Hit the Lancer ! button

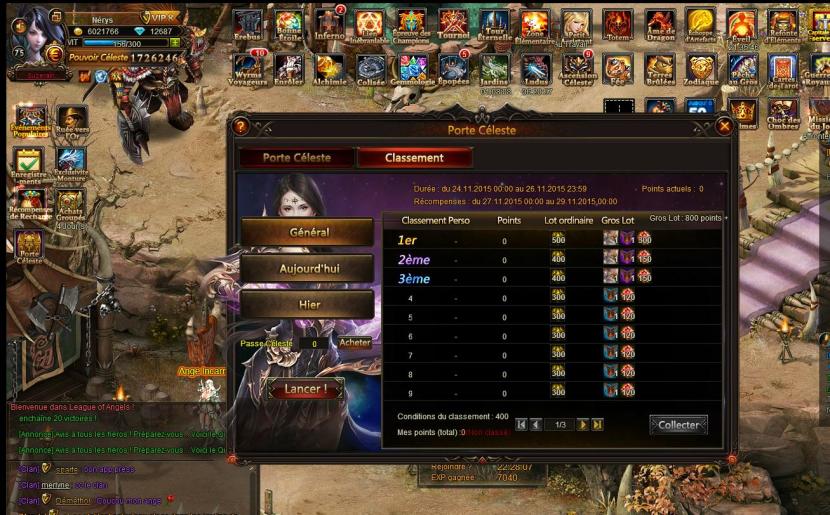tap(302, 388)
